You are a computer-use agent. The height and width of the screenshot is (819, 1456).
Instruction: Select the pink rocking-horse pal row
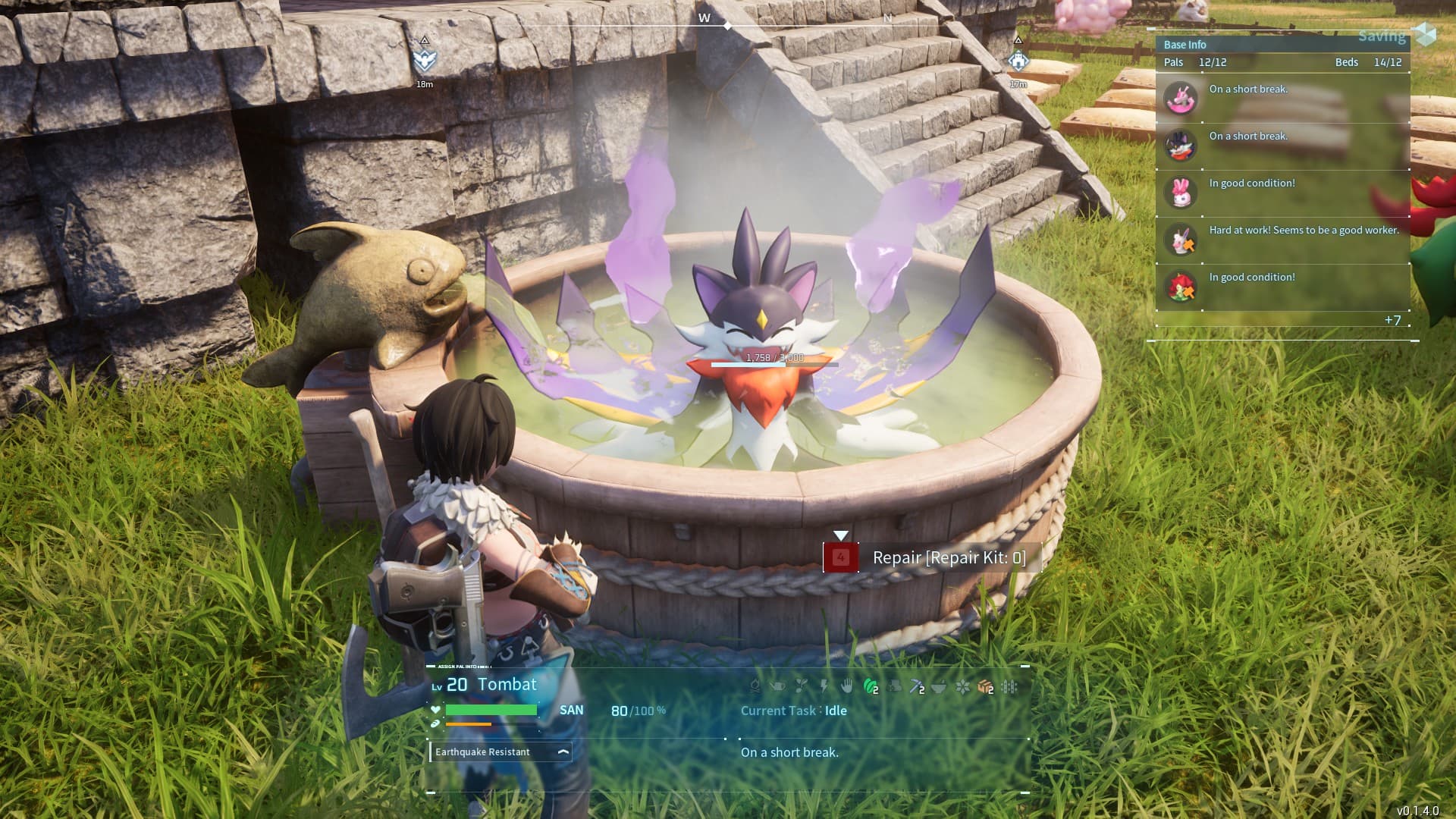[1282, 99]
